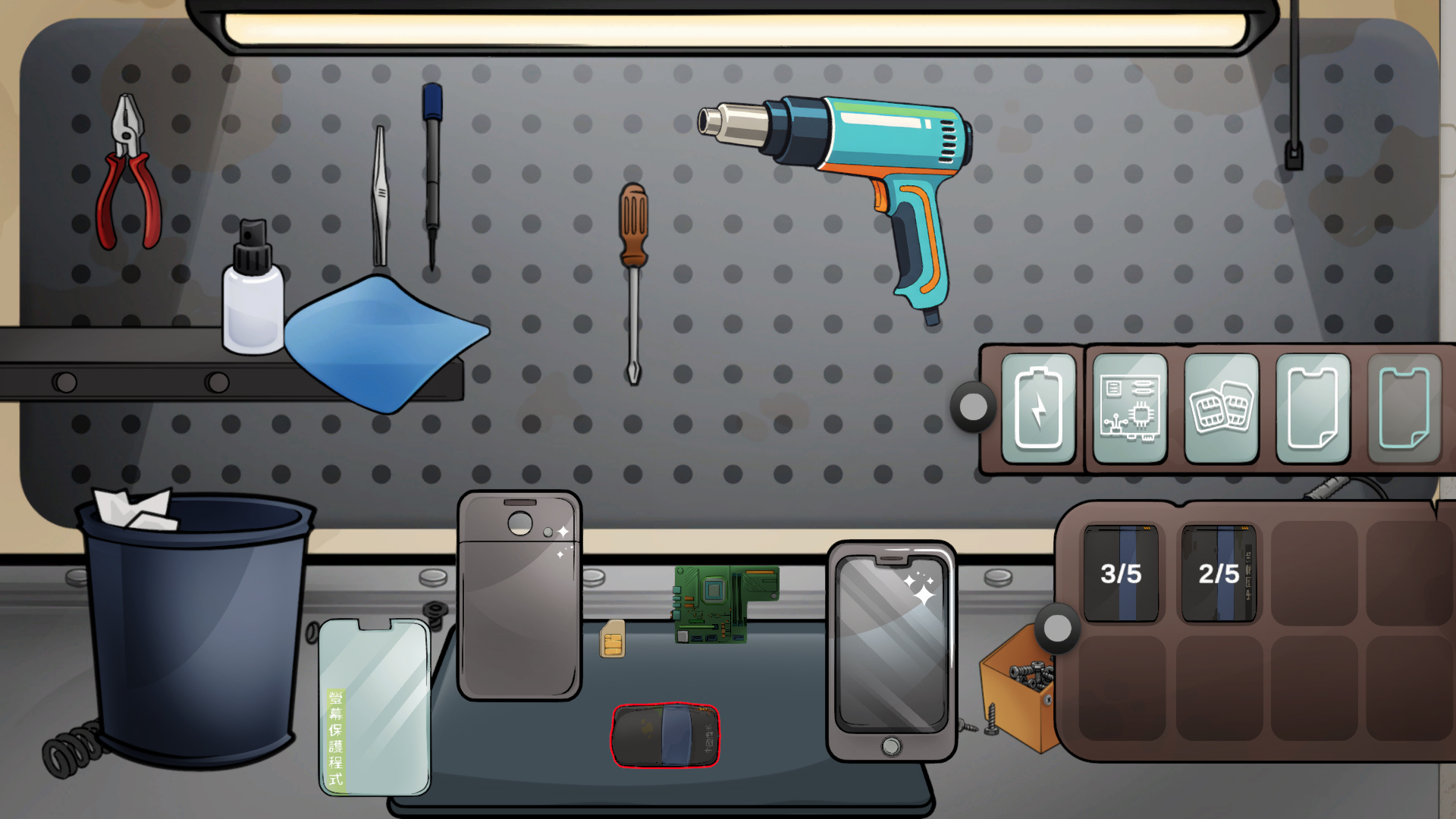Pick the battery slot marked 2/5

click(x=1219, y=573)
